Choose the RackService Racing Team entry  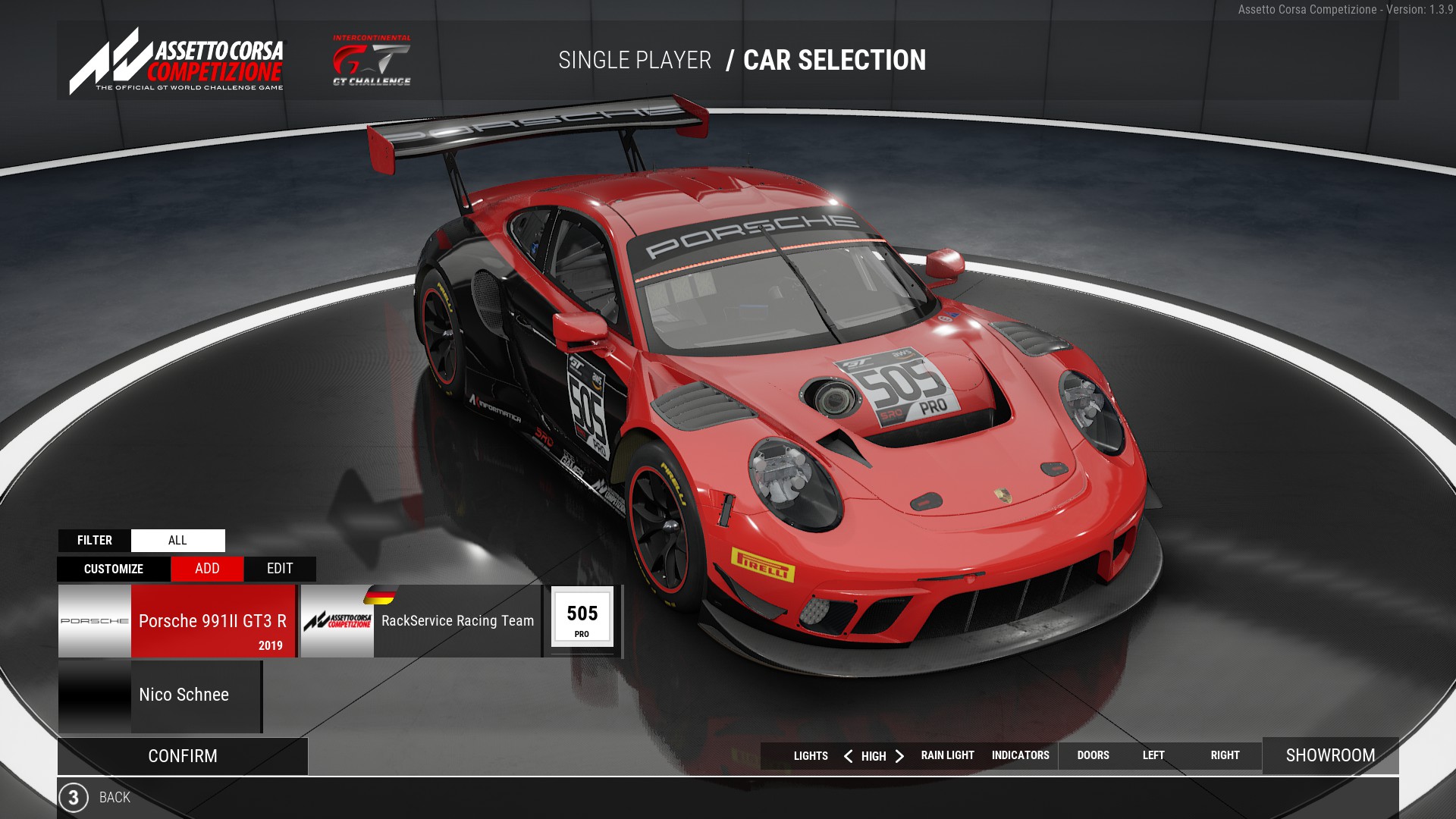(422, 621)
